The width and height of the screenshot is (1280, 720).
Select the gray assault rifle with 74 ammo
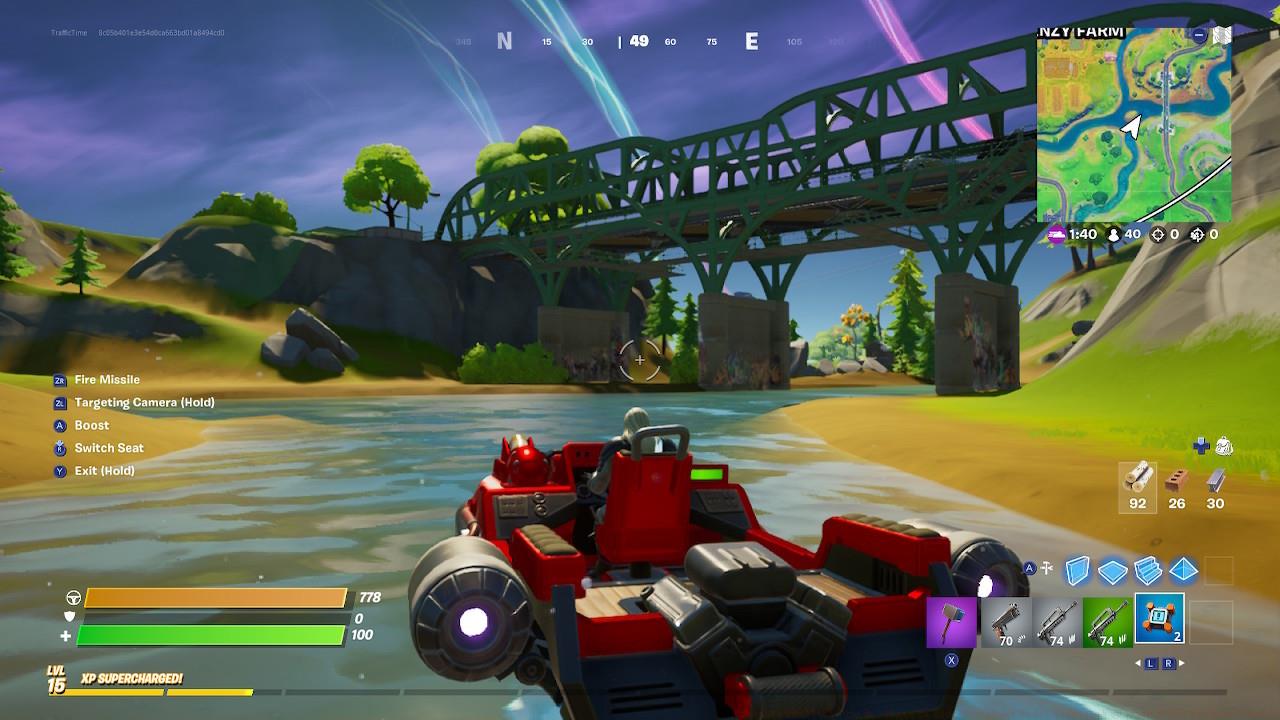(x=1056, y=620)
